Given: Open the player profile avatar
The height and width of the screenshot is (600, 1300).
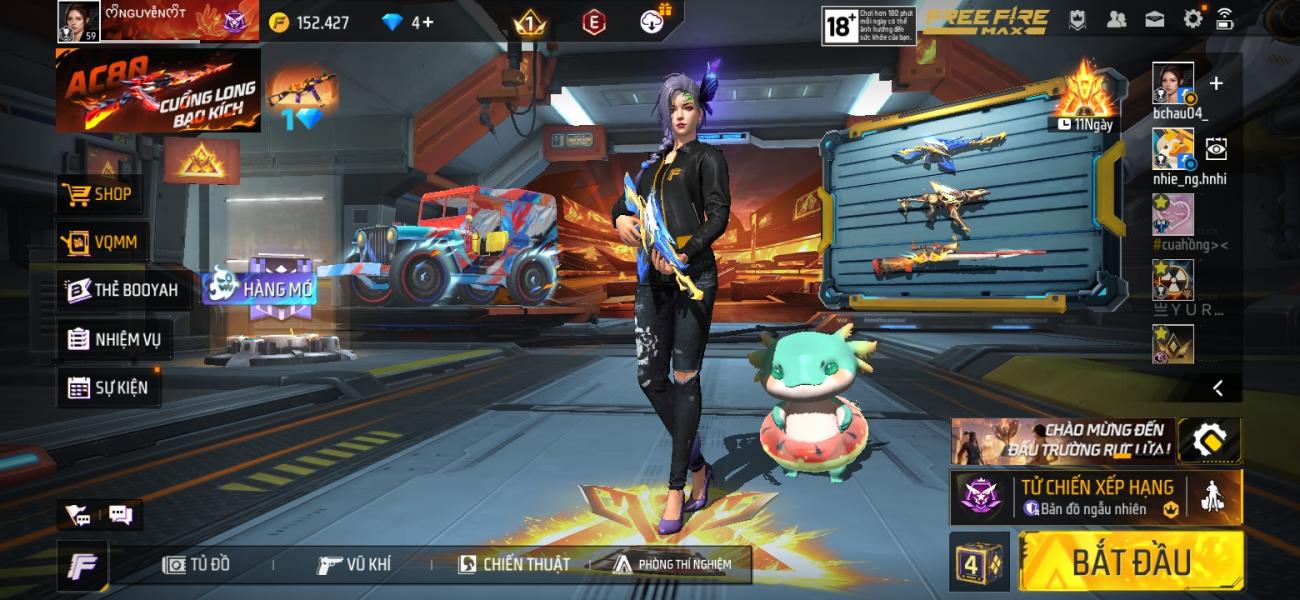Looking at the screenshot, I should (79, 20).
